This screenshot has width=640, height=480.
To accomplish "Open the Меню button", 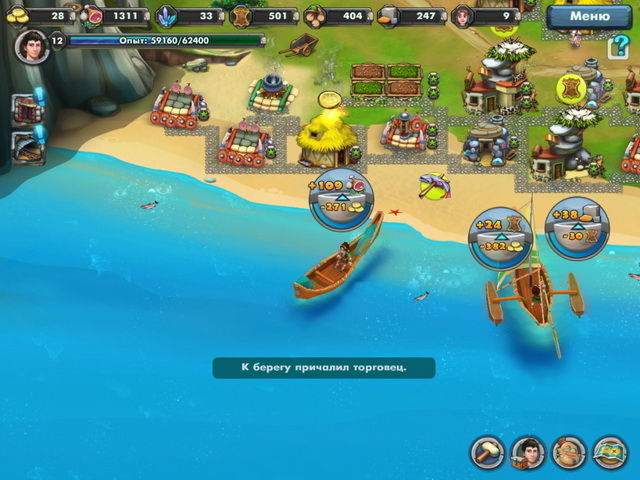I will [x=588, y=16].
